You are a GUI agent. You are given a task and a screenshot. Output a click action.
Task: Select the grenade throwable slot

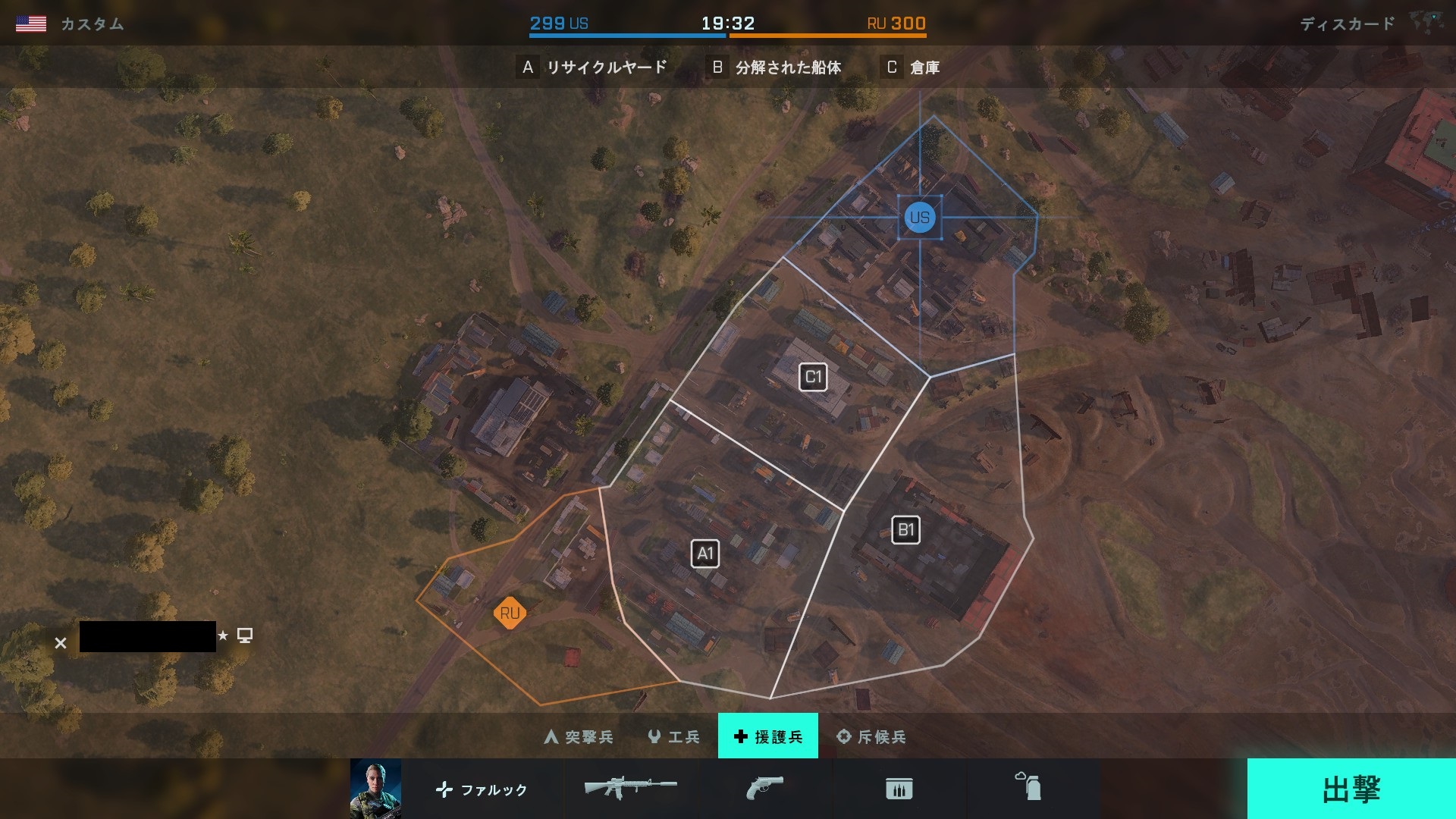(1029, 787)
